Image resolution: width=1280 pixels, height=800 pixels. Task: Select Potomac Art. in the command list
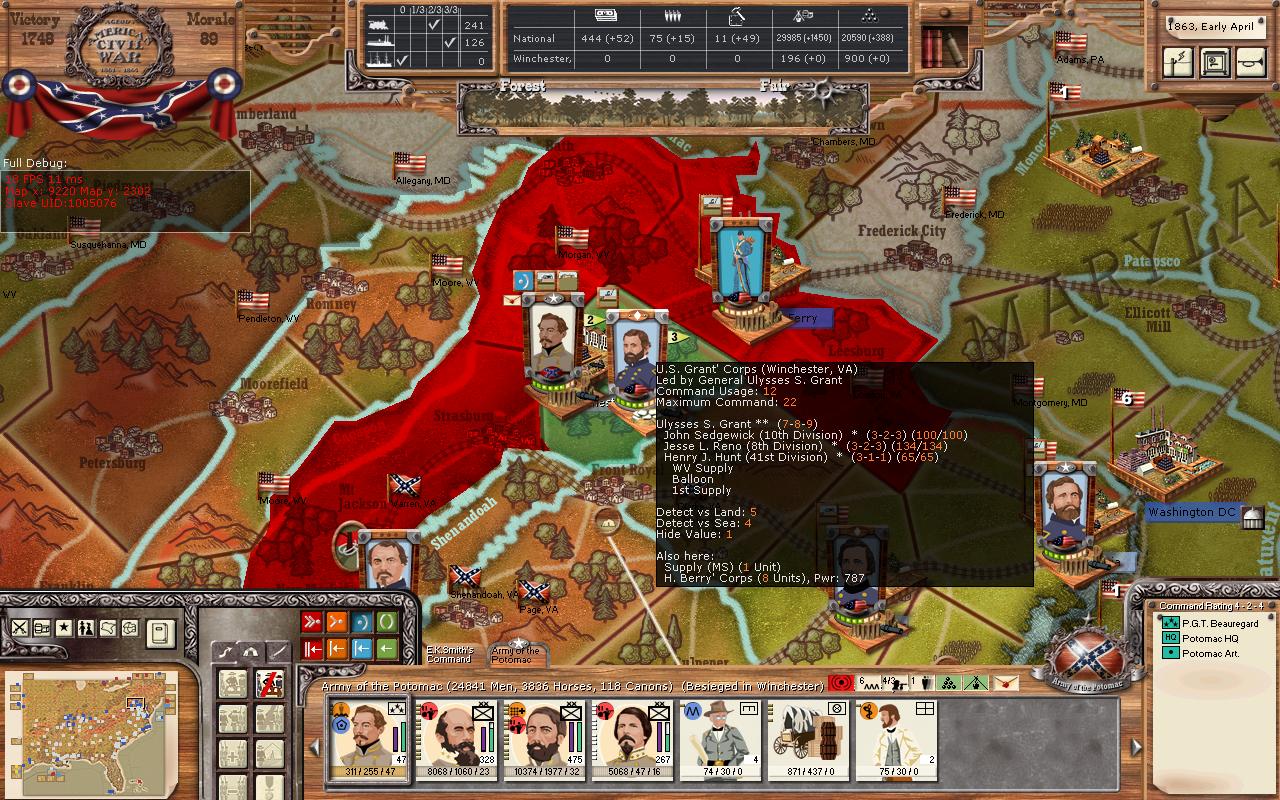pyautogui.click(x=1211, y=653)
